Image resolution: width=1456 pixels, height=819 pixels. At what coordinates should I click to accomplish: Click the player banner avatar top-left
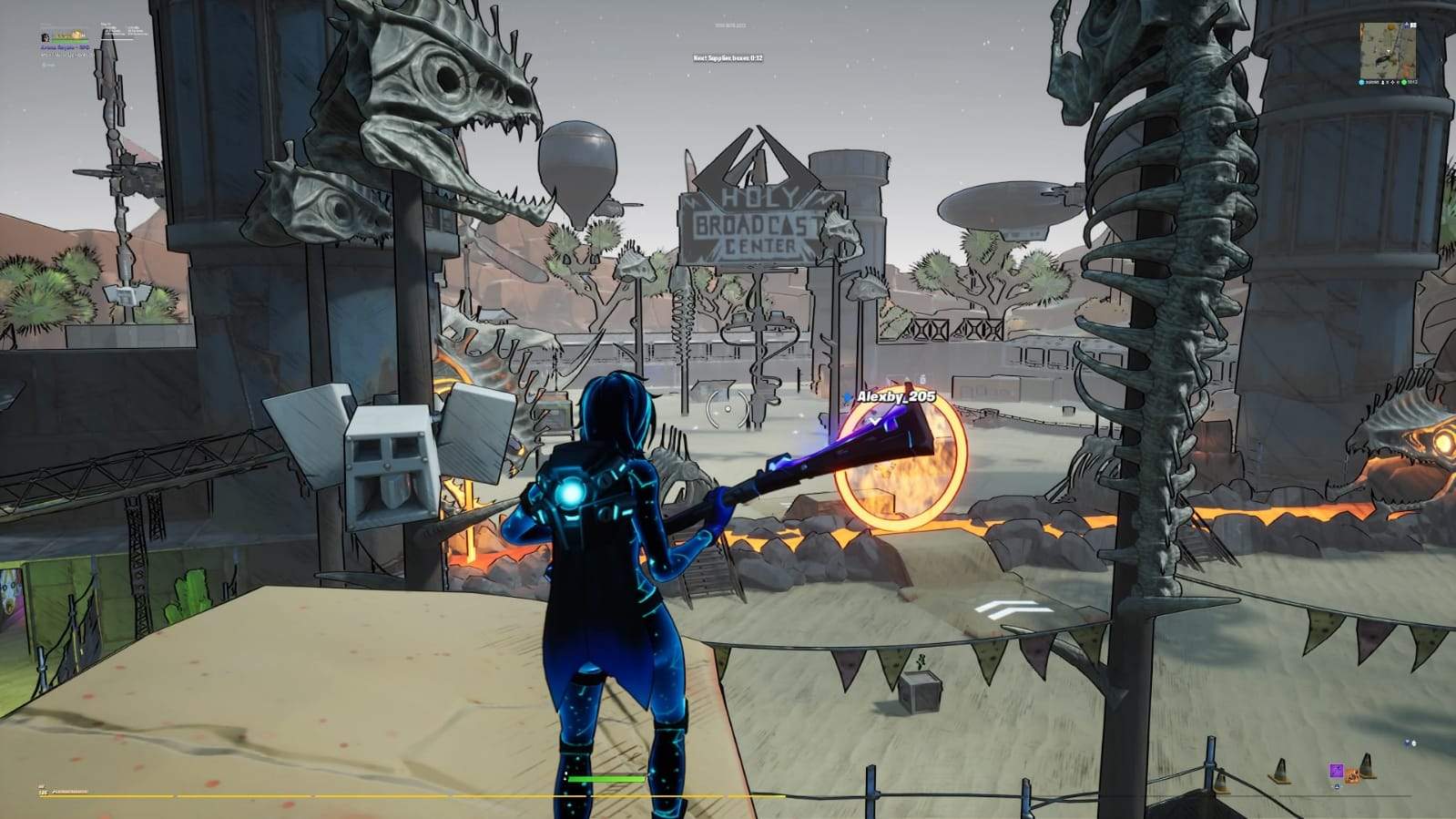(x=45, y=38)
